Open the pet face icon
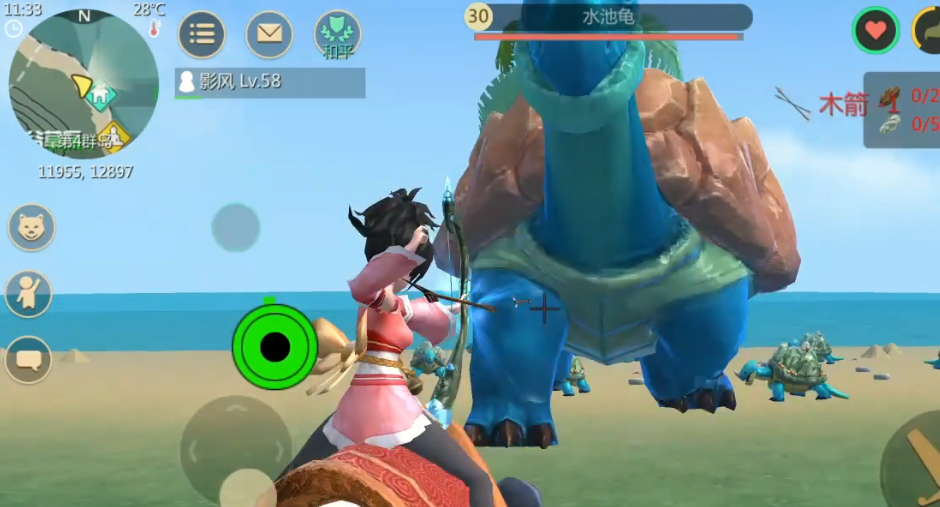 click(x=32, y=228)
